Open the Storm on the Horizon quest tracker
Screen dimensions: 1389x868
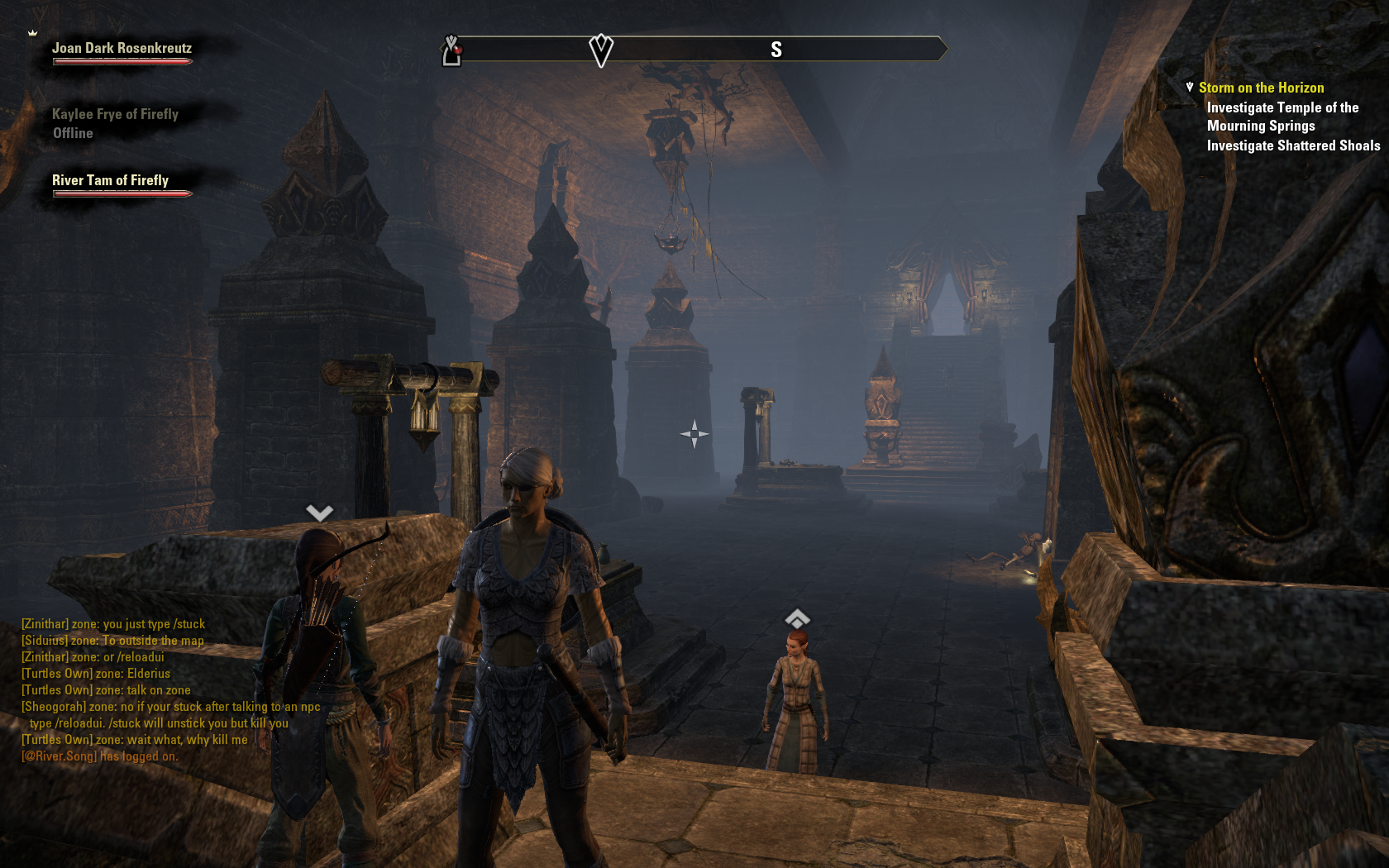[1261, 88]
